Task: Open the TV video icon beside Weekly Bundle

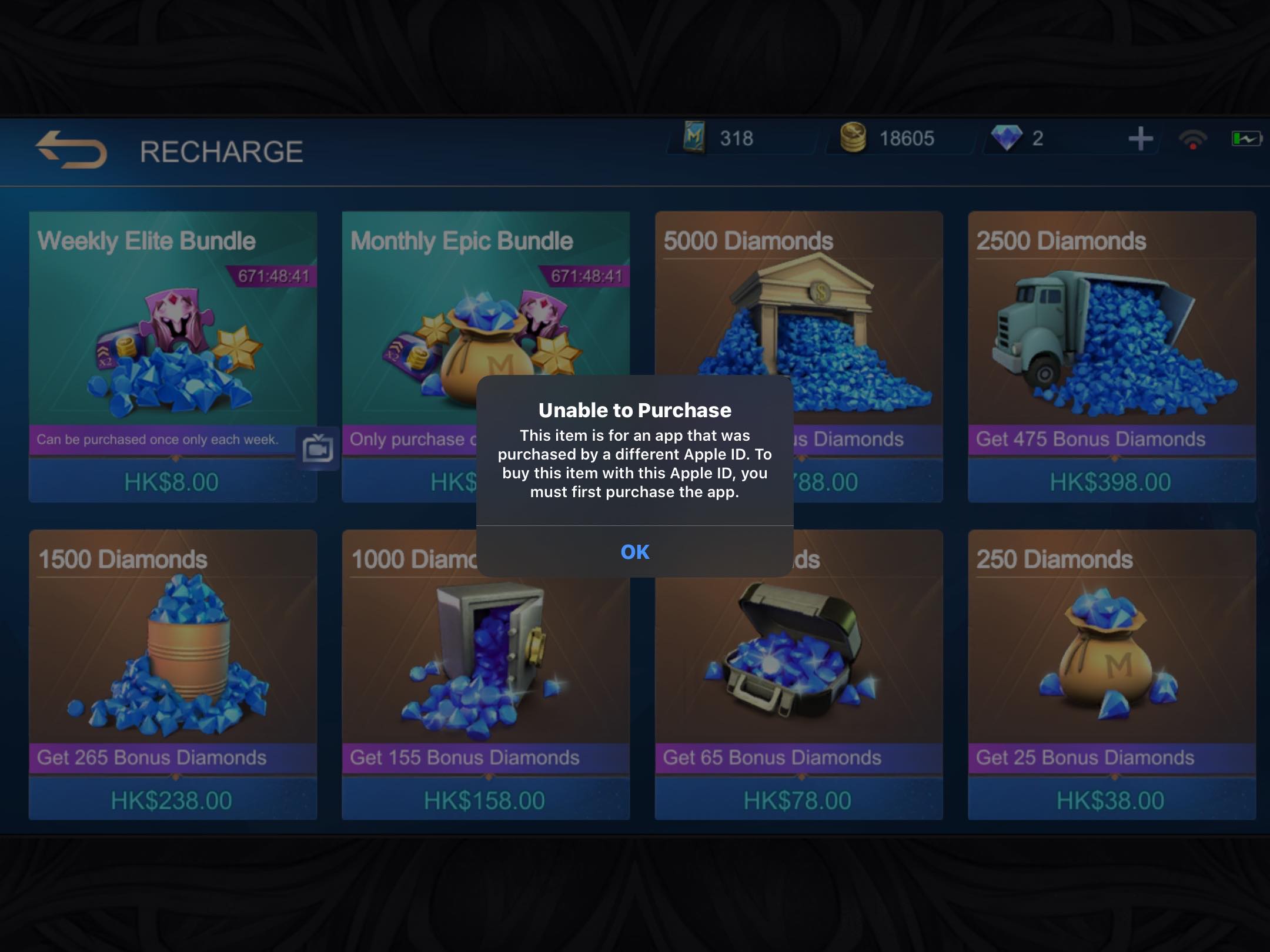Action: (317, 449)
